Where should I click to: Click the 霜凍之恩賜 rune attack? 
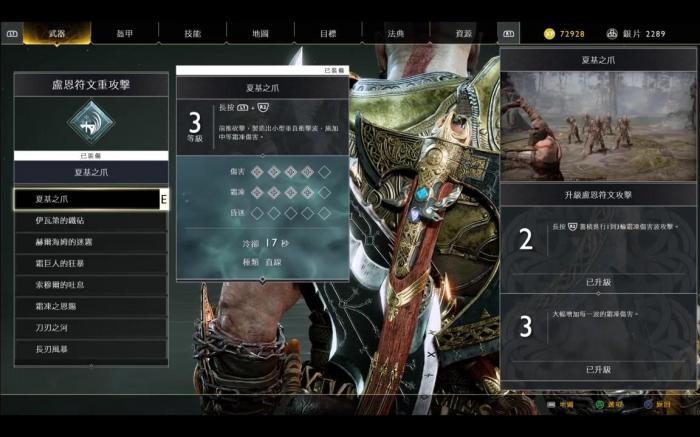tap(91, 306)
